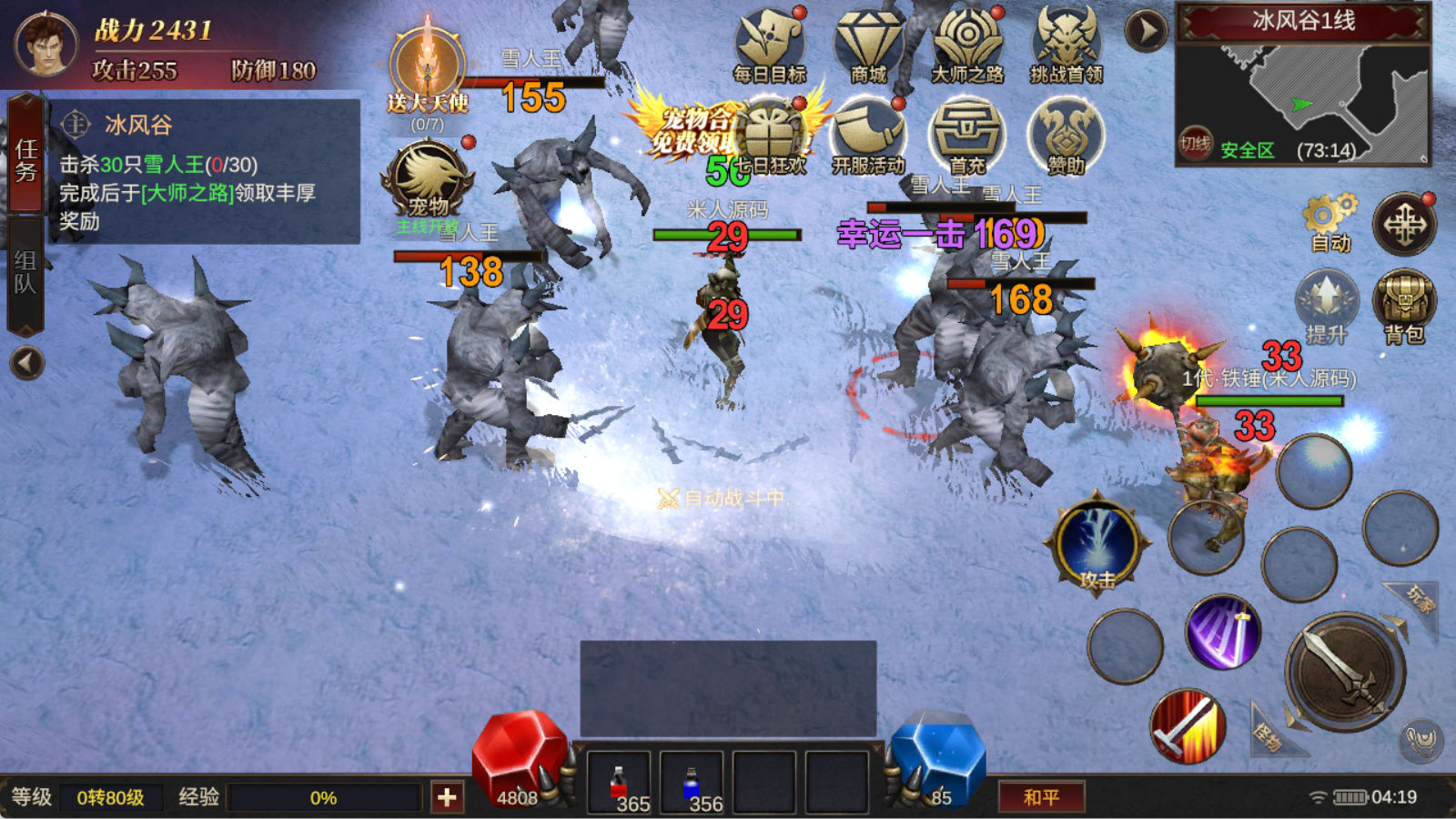1456x819 pixels.
Task: Activate the lightning 攻击 skill
Action: tap(1097, 543)
